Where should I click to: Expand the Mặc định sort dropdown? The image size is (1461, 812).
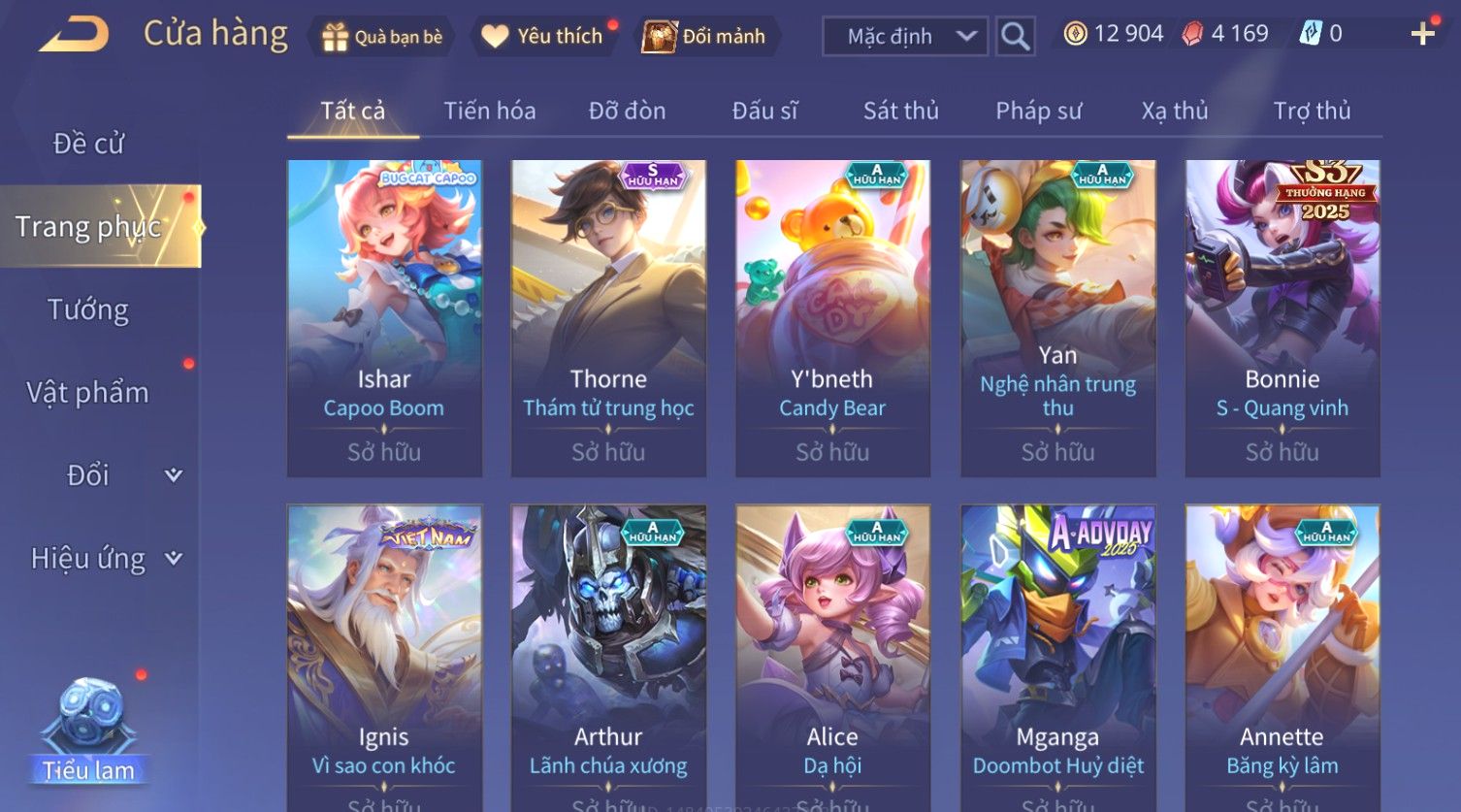(x=904, y=37)
